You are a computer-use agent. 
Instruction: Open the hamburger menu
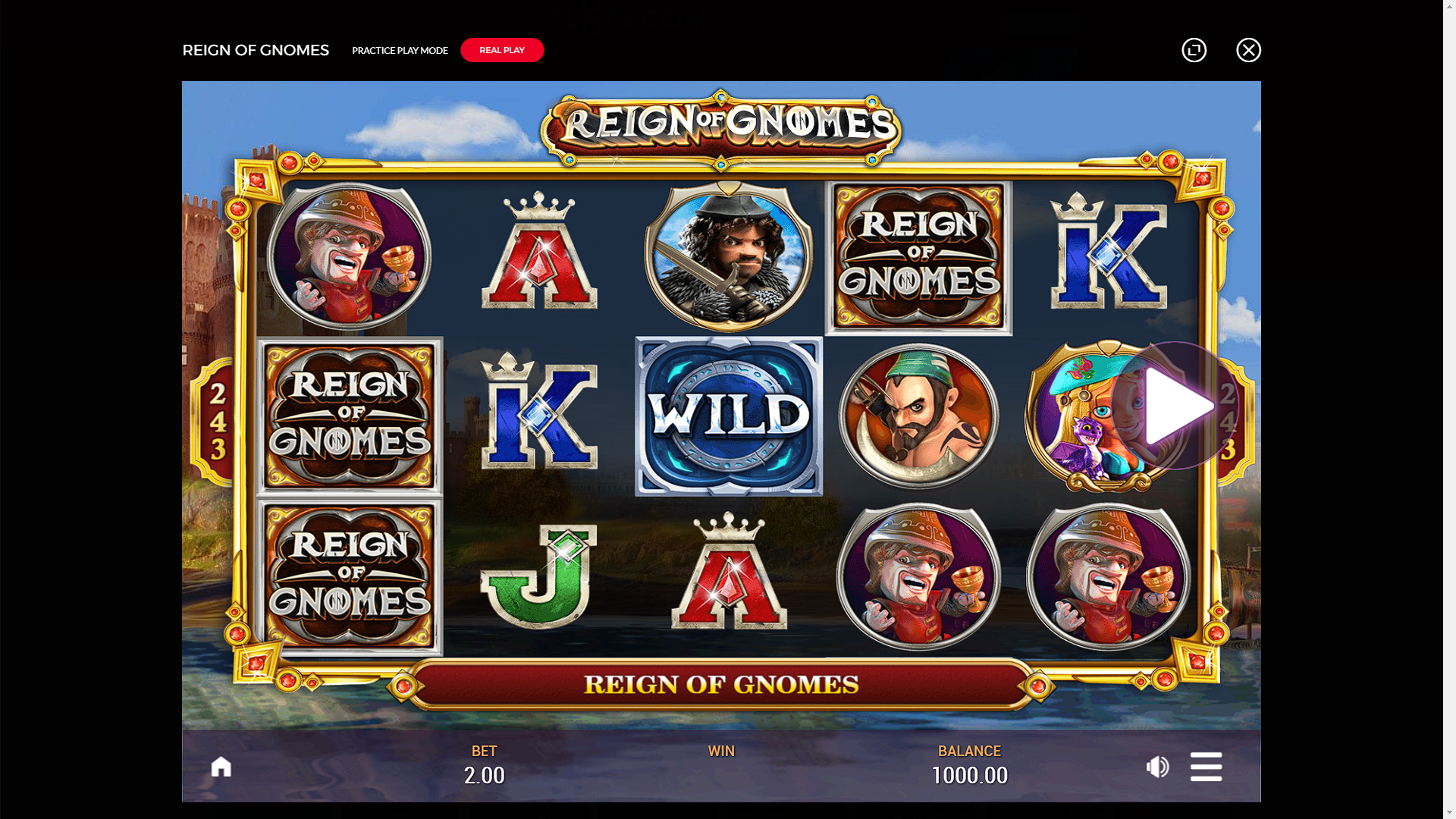coord(1206,767)
